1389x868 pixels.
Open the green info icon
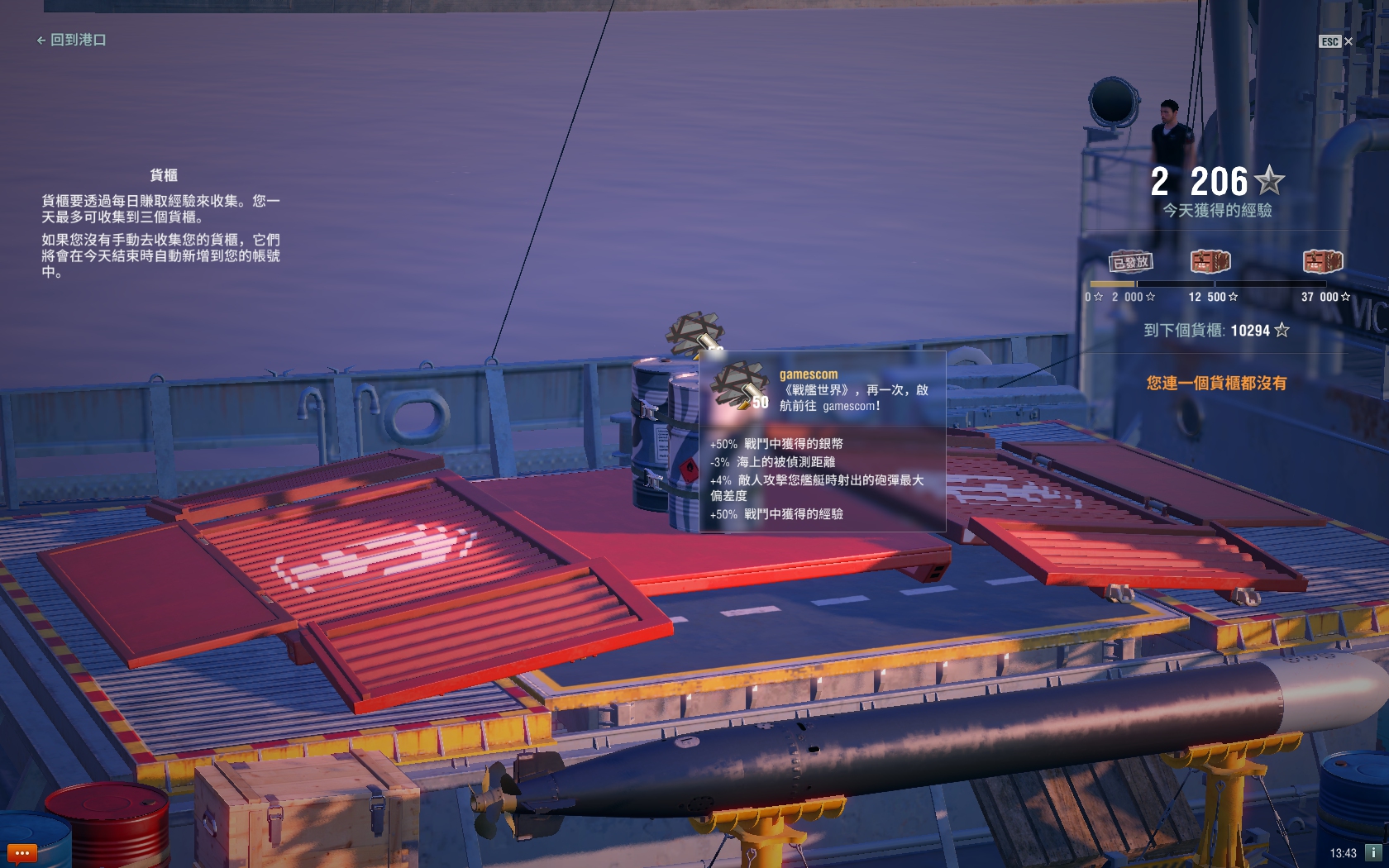[1373, 852]
